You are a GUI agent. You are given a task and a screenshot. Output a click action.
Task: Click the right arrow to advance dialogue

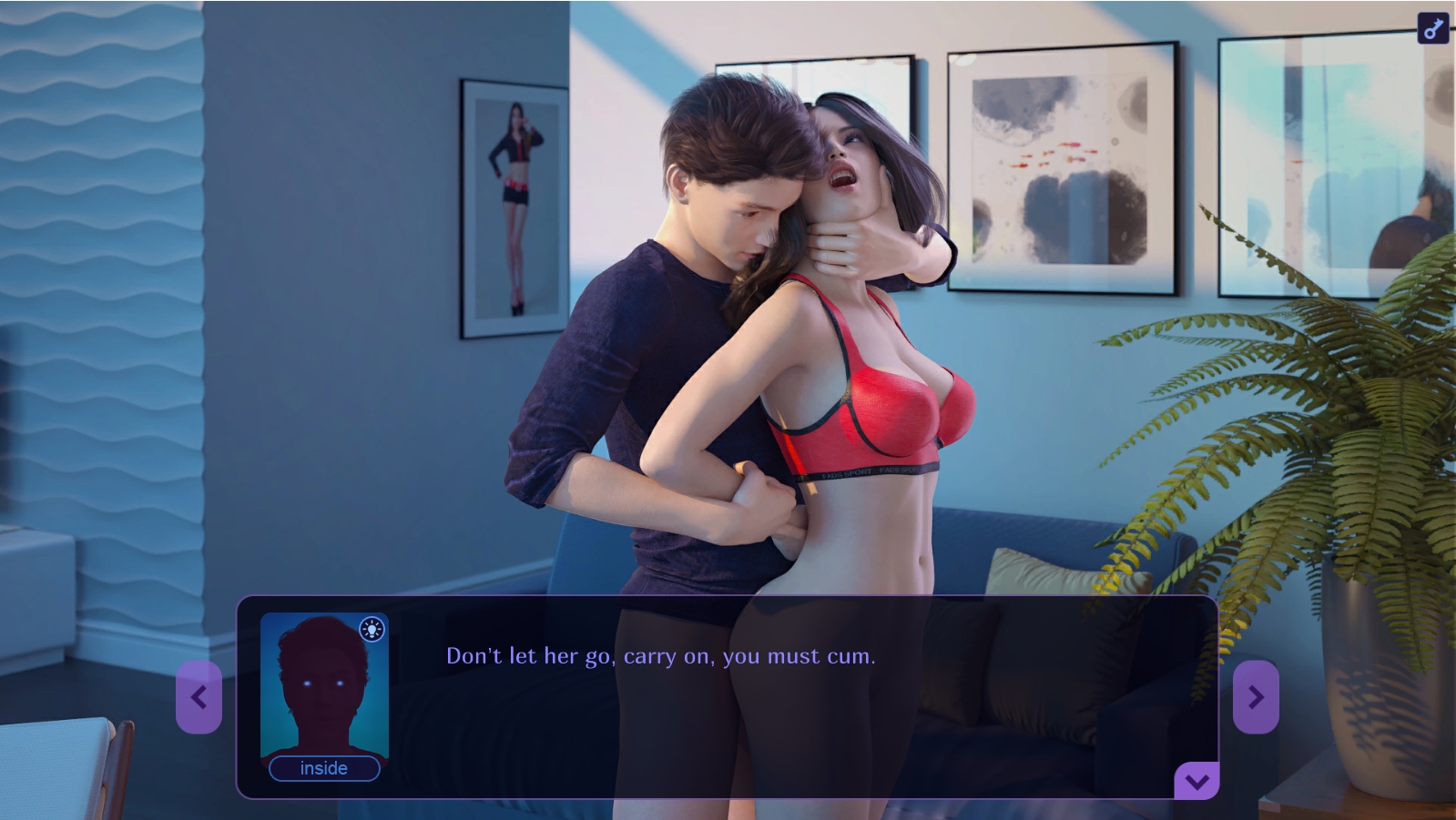point(1256,696)
